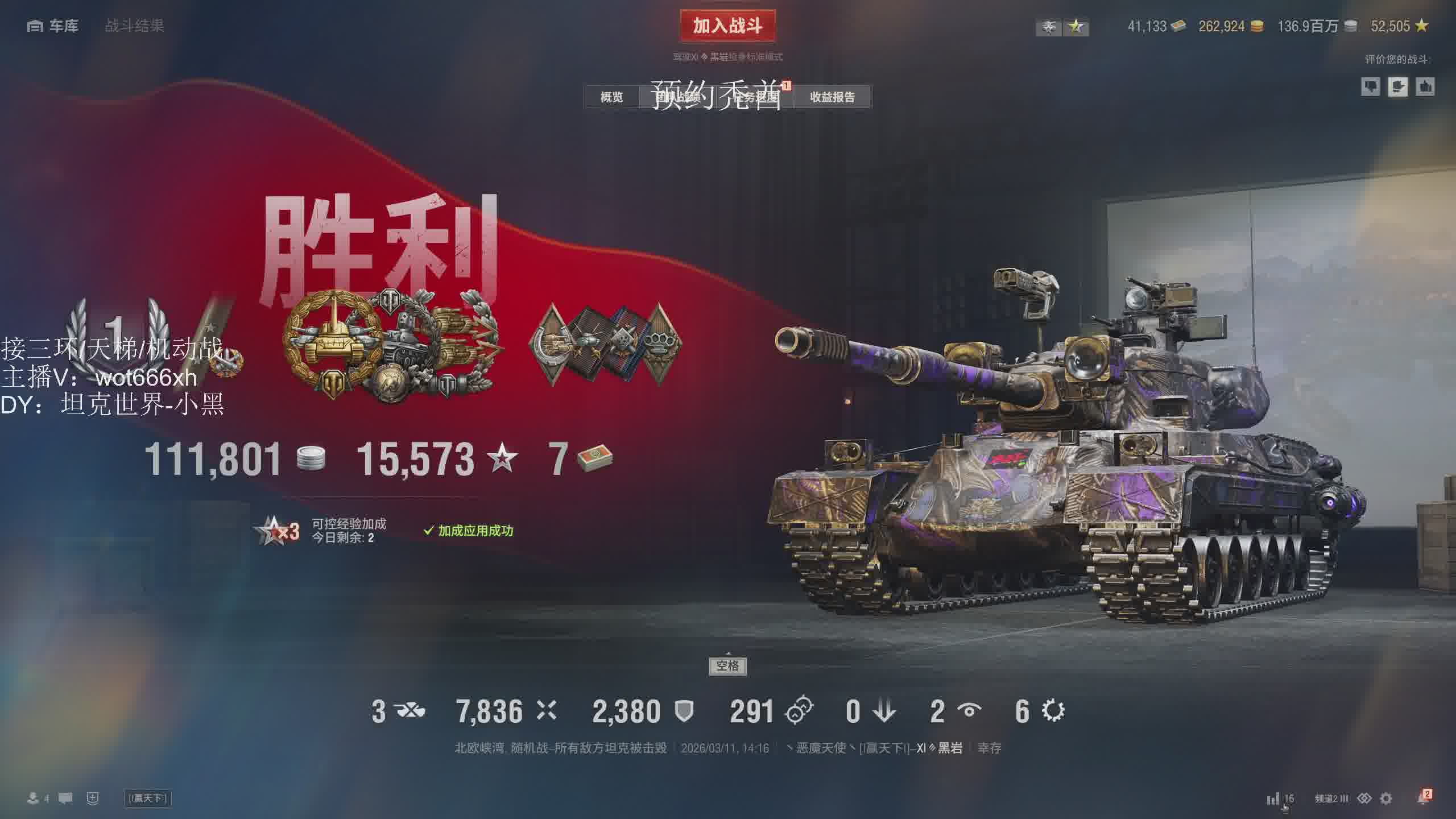Open the 战斗结果 battle results page
The image size is (1456, 819).
point(134,26)
